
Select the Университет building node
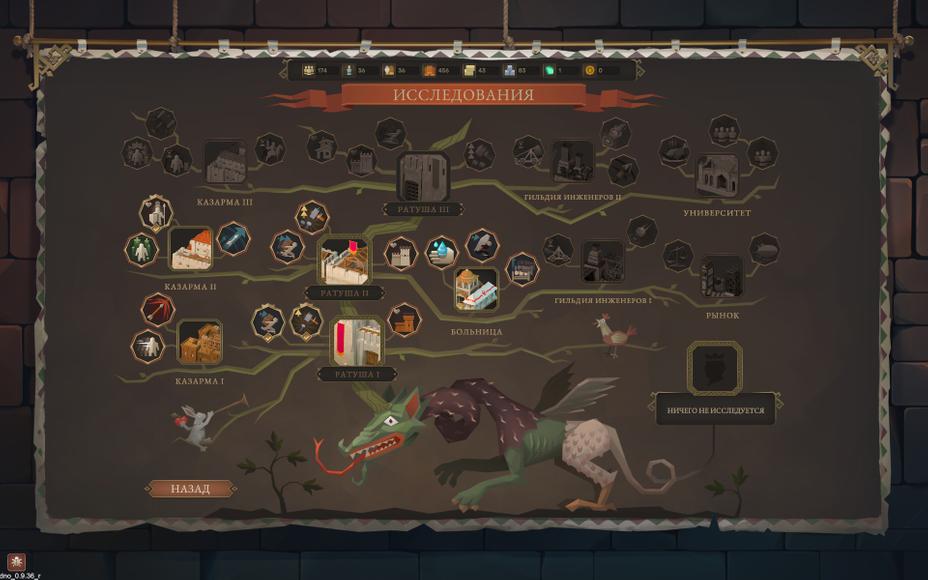point(717,175)
